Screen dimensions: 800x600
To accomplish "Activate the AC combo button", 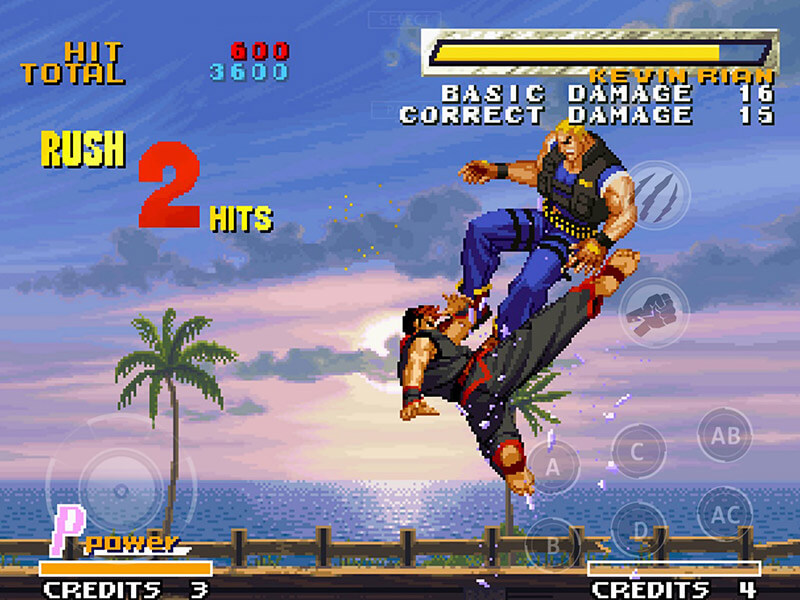I will point(725,515).
